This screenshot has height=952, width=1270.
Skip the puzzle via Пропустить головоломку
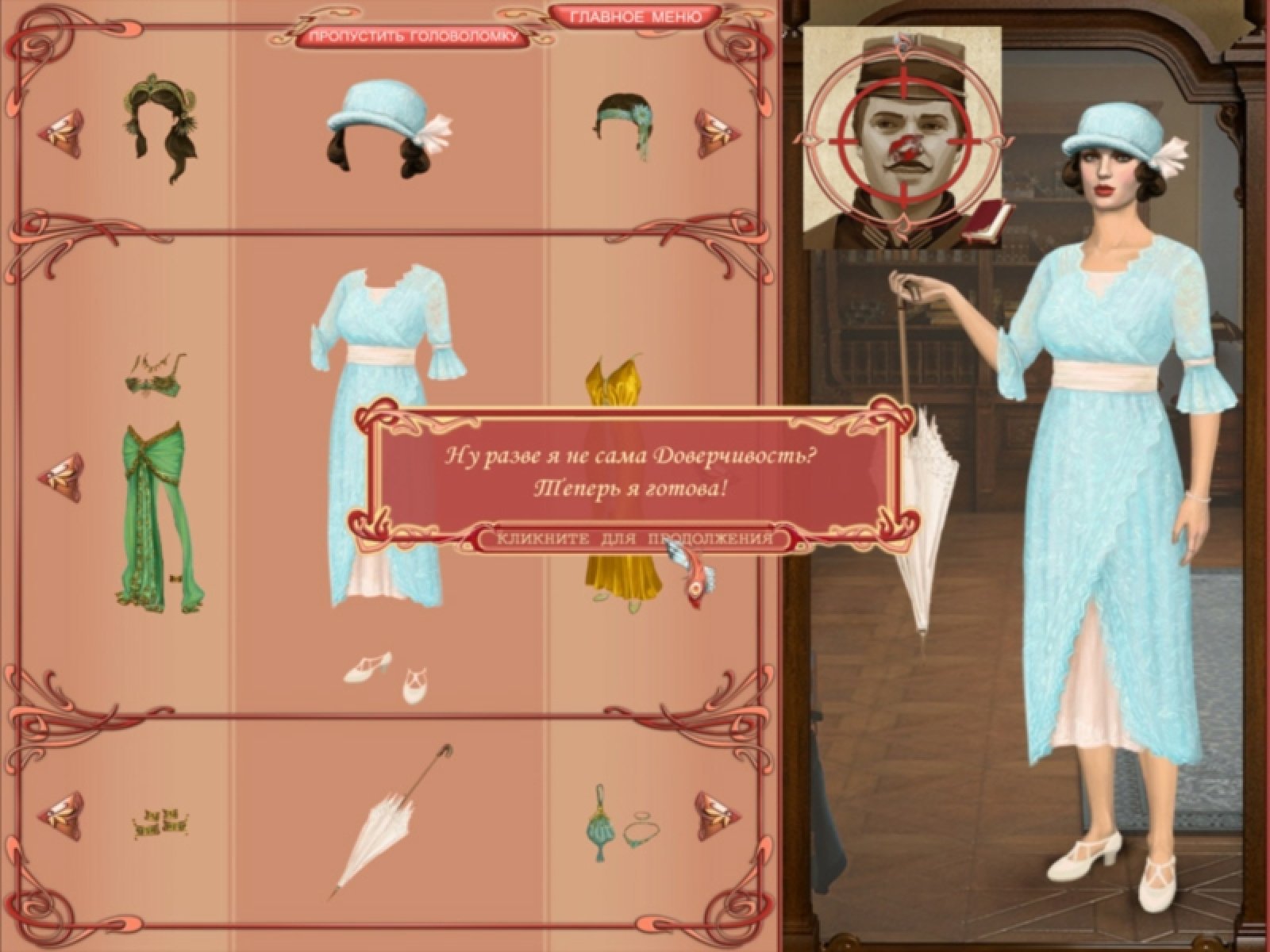411,36
